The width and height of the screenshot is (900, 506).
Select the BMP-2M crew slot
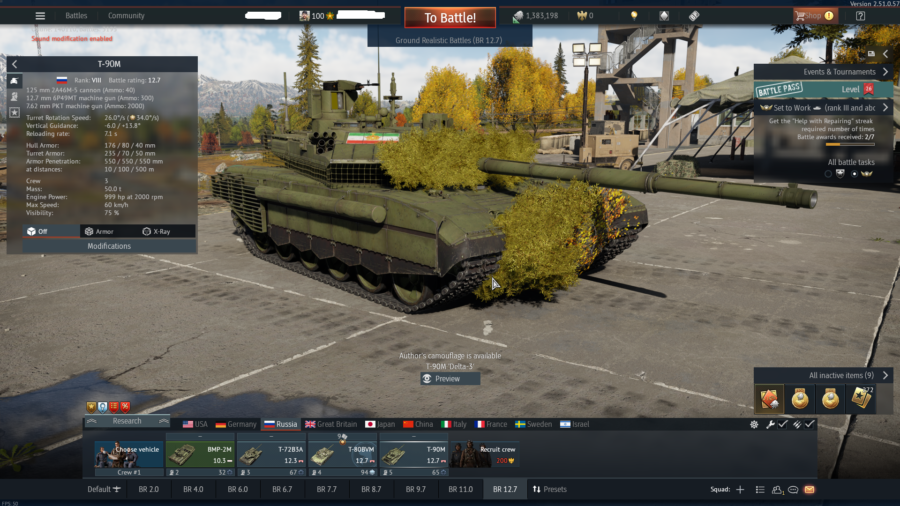[200, 454]
